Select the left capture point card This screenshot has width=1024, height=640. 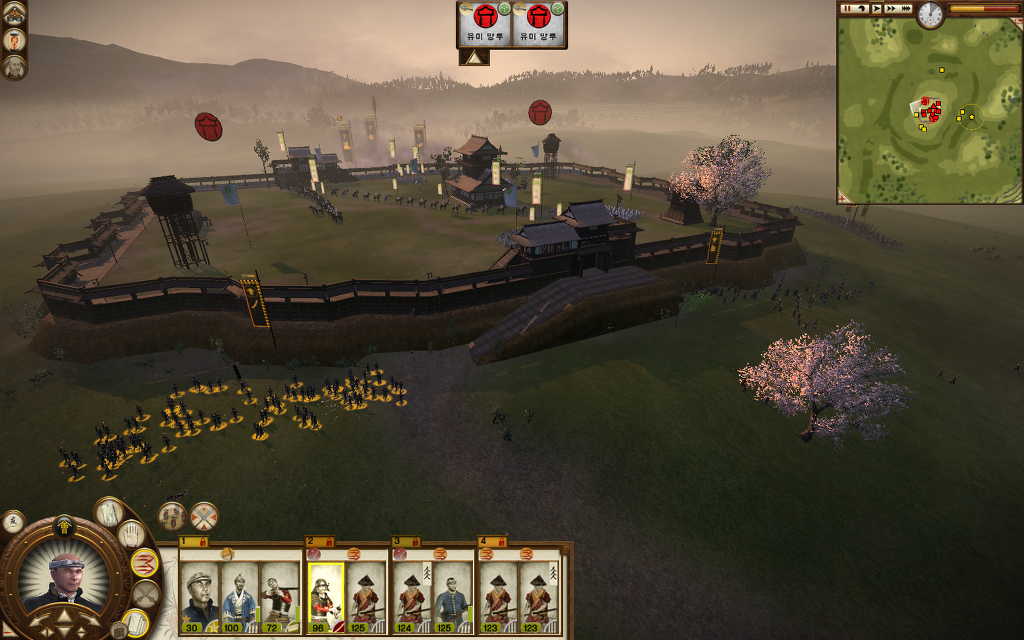[x=485, y=24]
